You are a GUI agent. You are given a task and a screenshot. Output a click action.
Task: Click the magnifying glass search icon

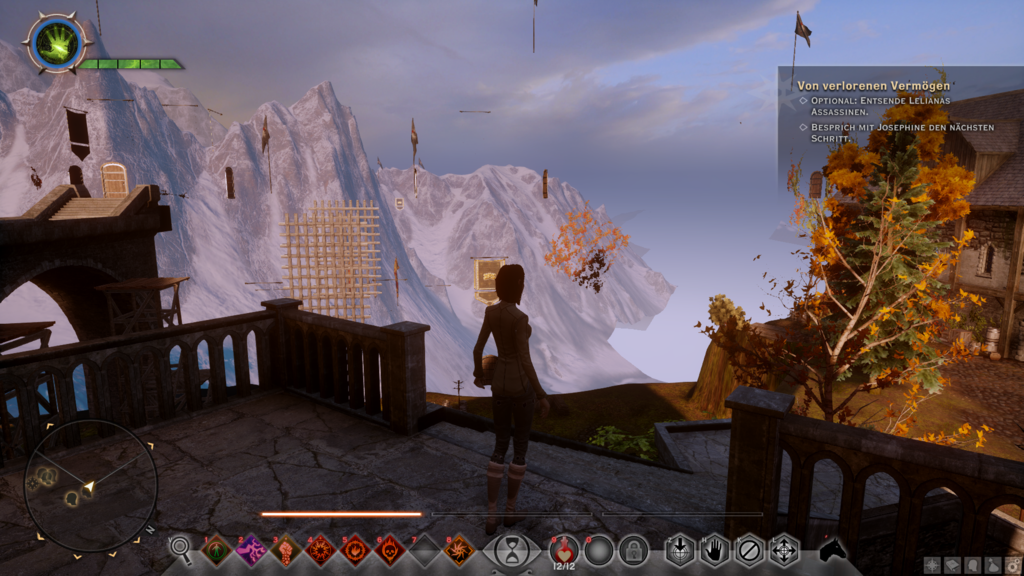181,548
